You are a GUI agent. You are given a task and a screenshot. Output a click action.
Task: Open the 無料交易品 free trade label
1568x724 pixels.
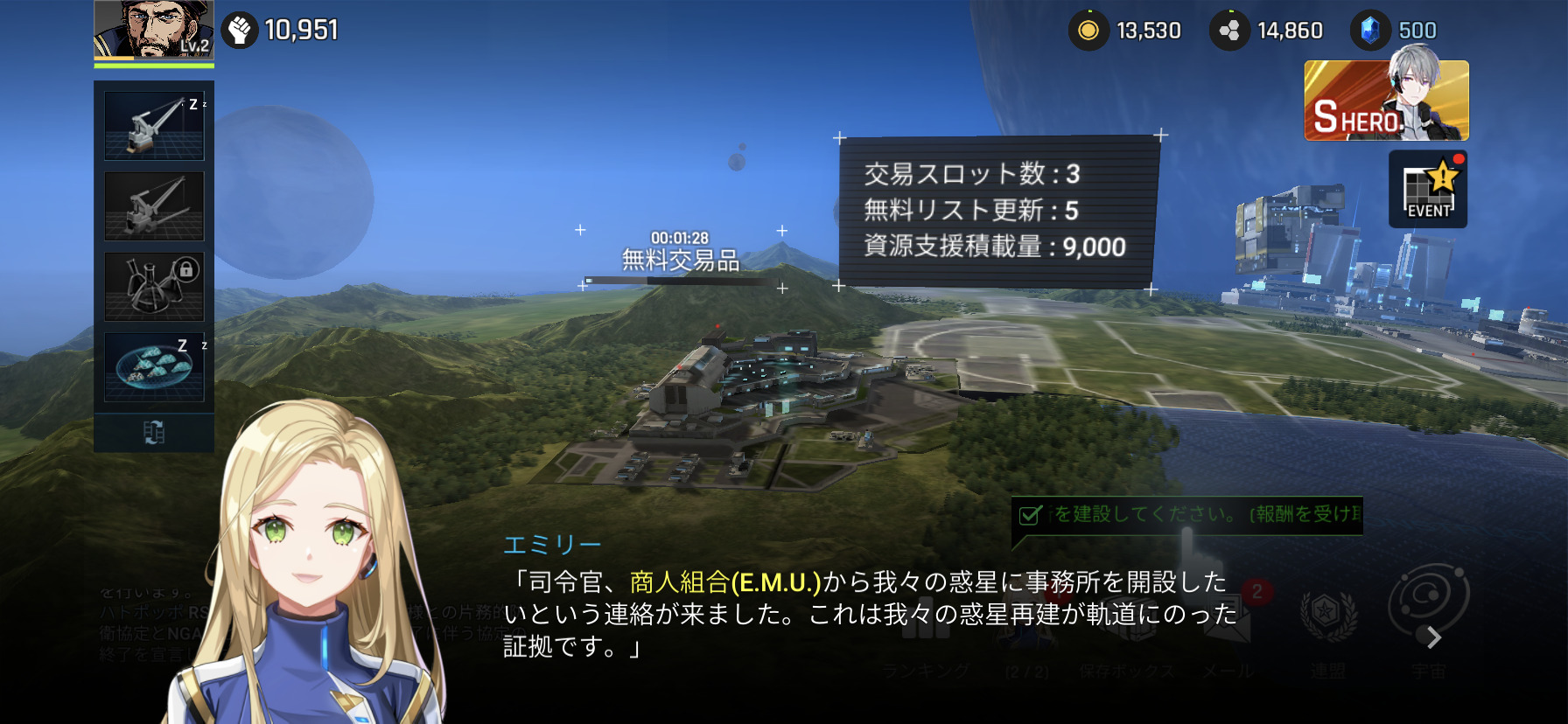681,260
